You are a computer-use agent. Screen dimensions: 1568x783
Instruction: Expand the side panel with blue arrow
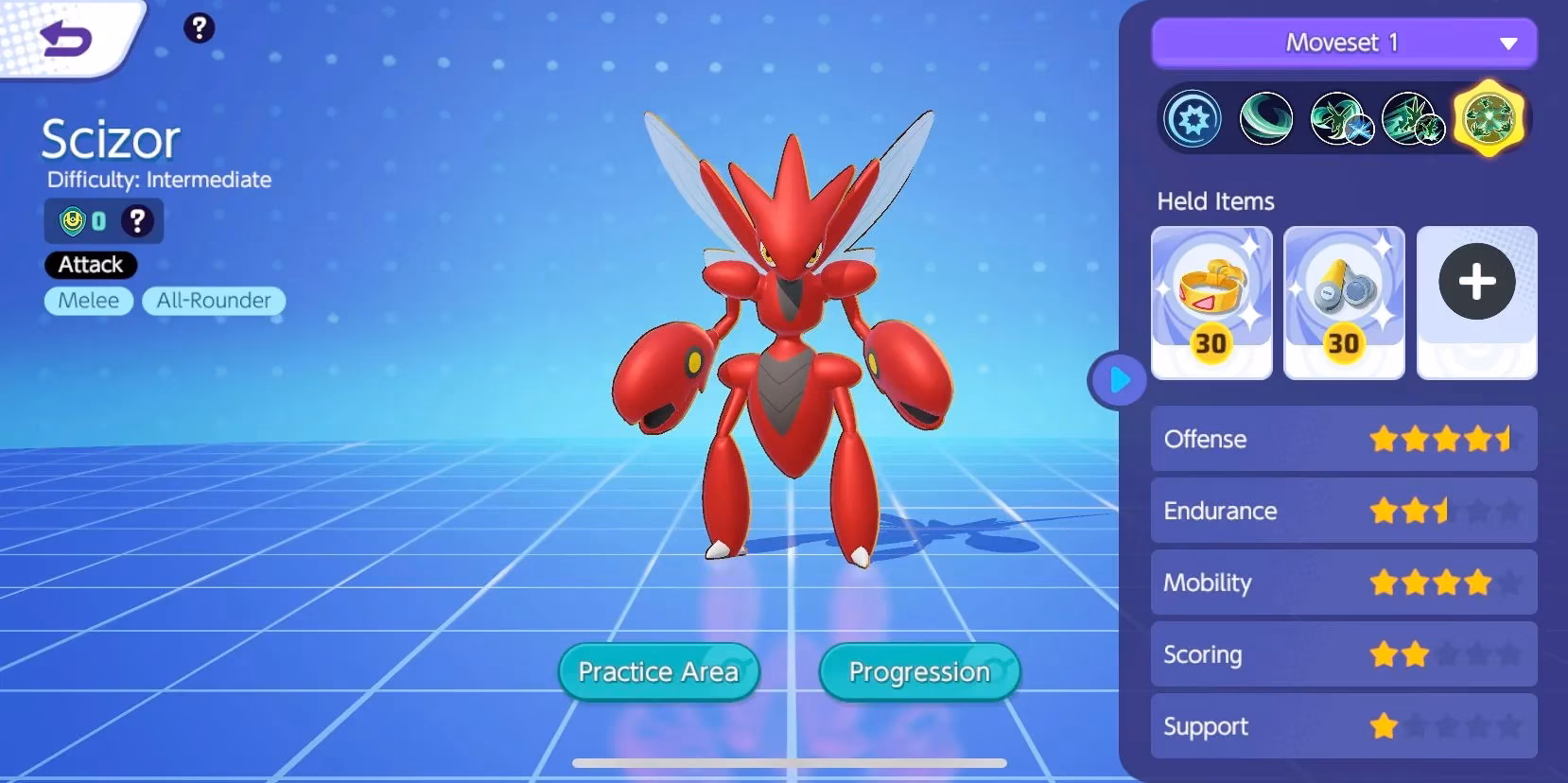tap(1118, 380)
